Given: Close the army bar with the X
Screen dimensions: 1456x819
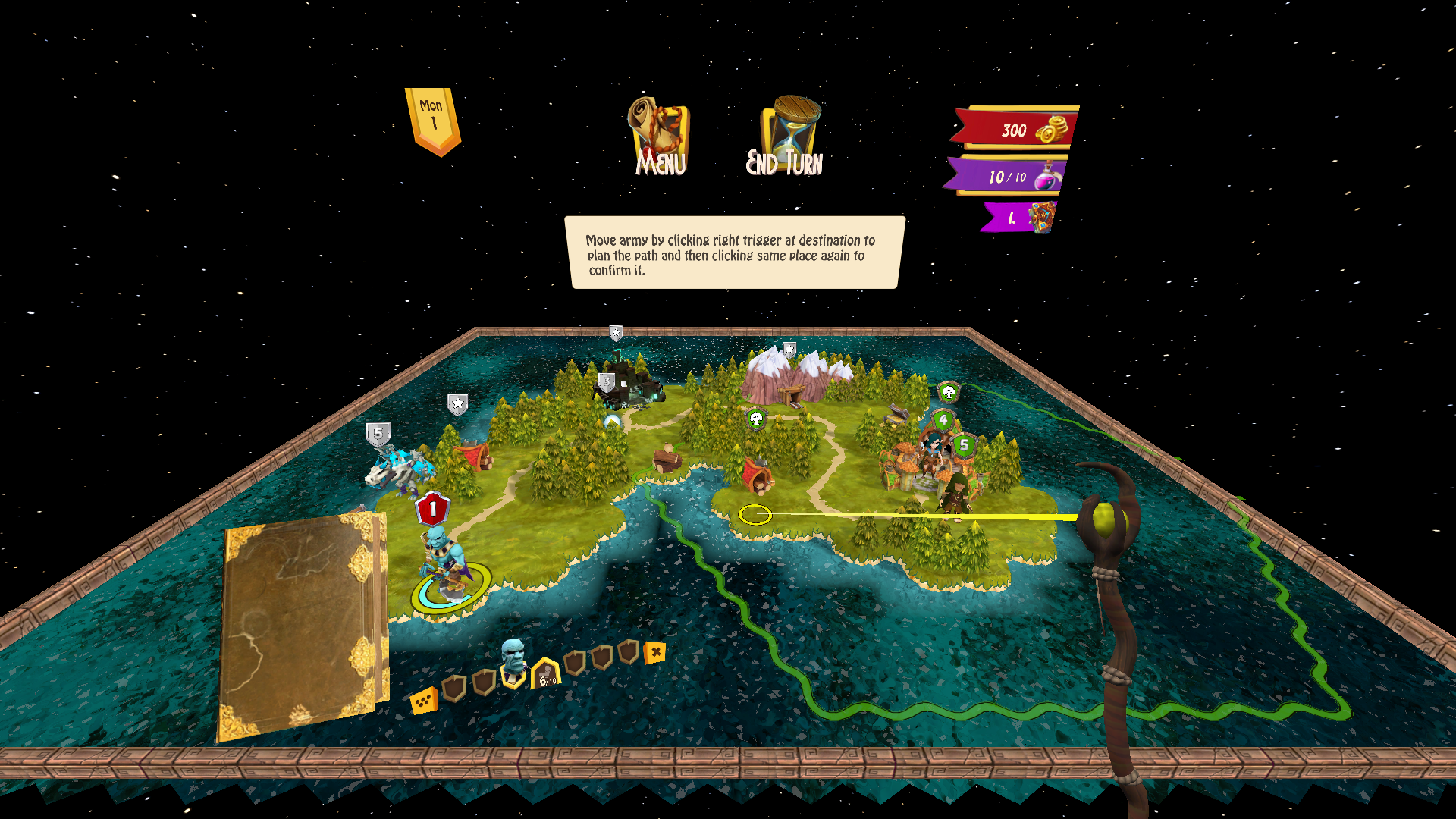Looking at the screenshot, I should click(655, 652).
